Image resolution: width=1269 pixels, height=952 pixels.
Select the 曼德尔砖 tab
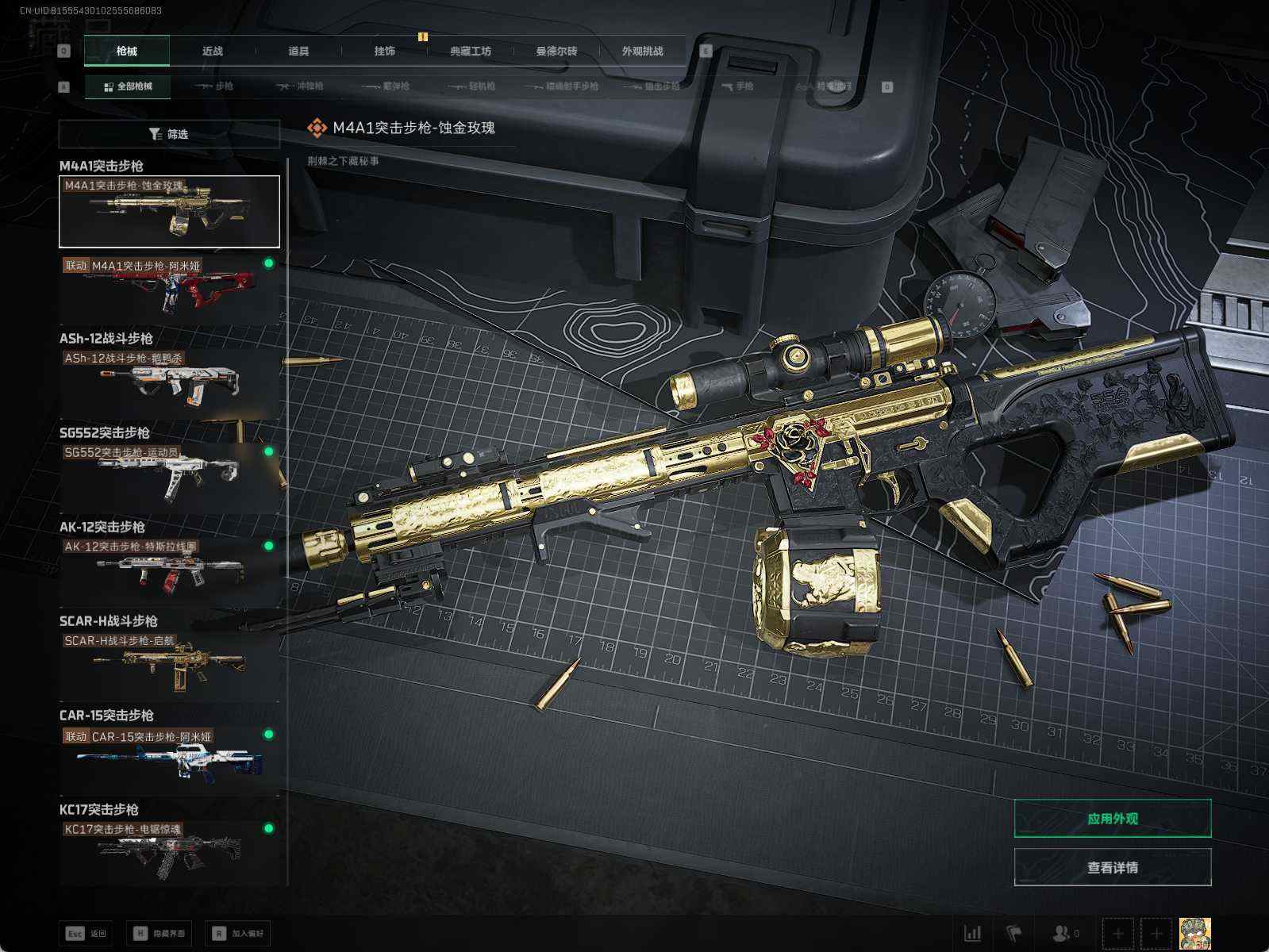(556, 52)
